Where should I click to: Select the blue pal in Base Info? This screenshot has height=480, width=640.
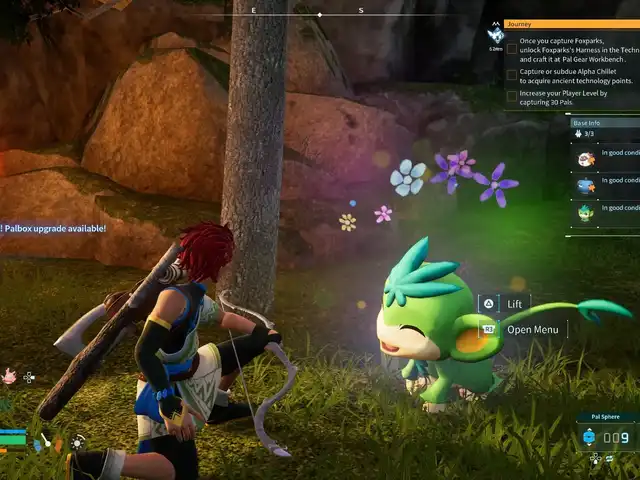pos(586,185)
